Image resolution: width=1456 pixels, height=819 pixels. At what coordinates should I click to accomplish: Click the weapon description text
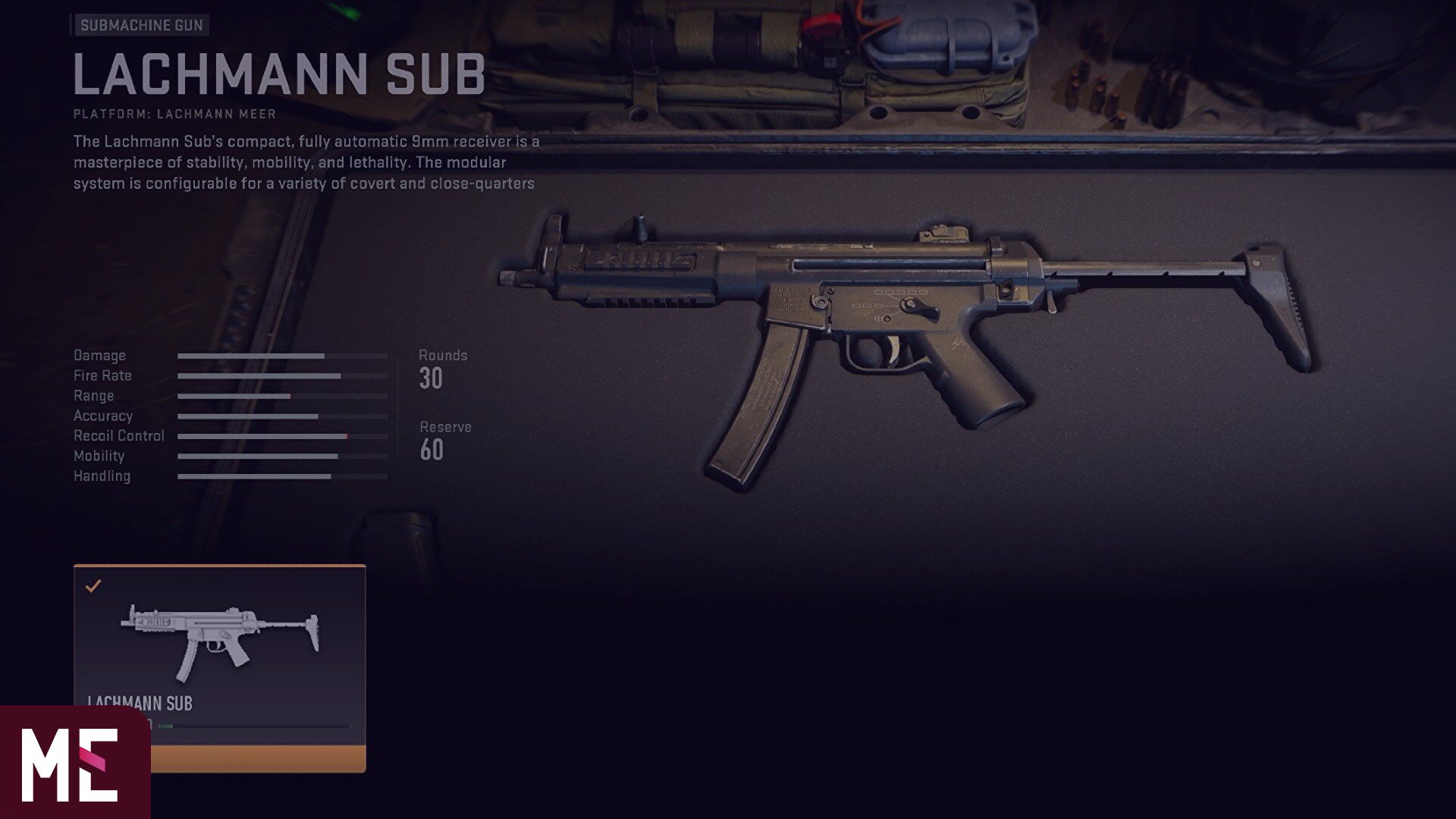303,161
